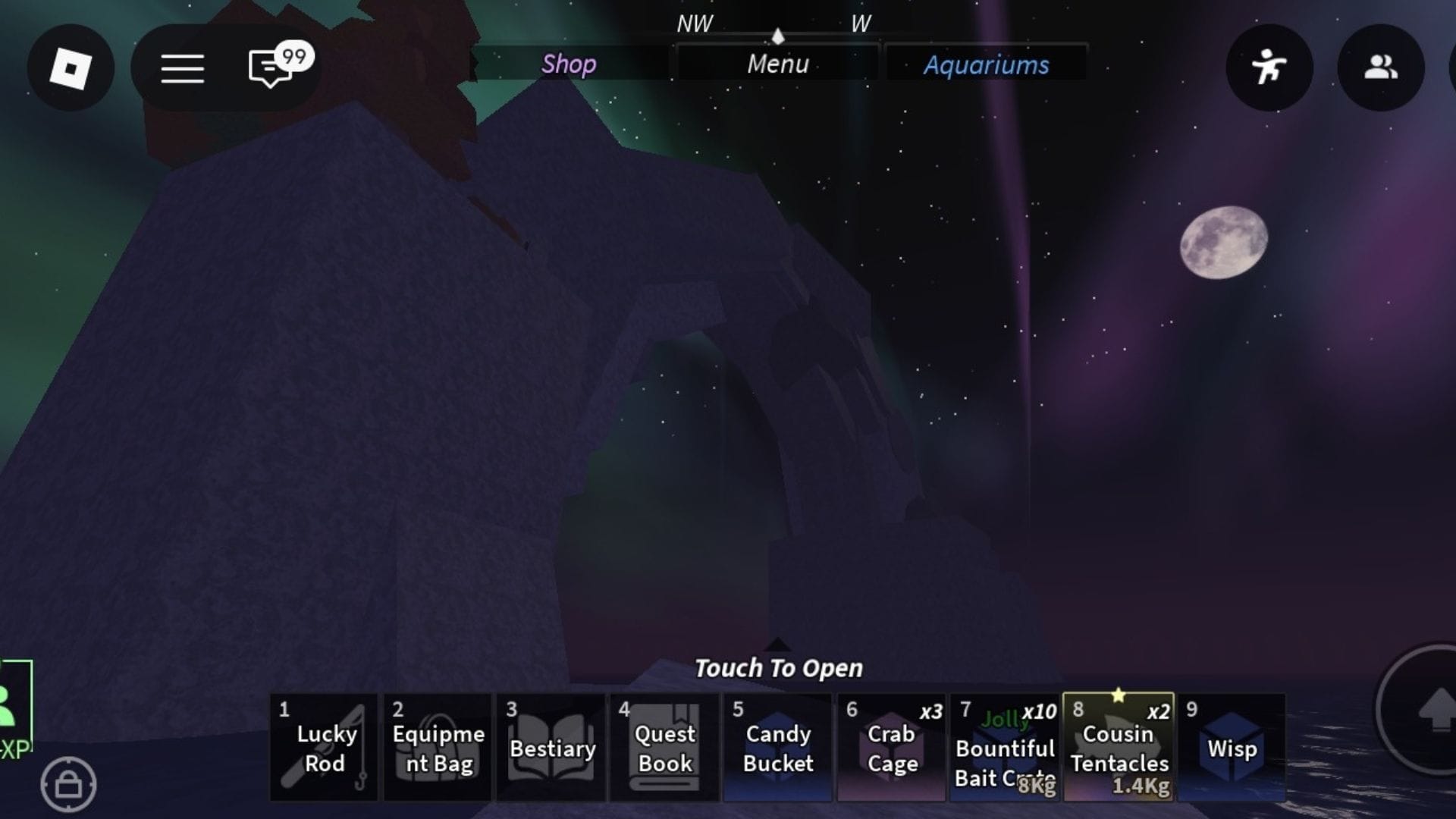Open the Equipment Bag slot
This screenshot has width=1456, height=819.
click(438, 748)
